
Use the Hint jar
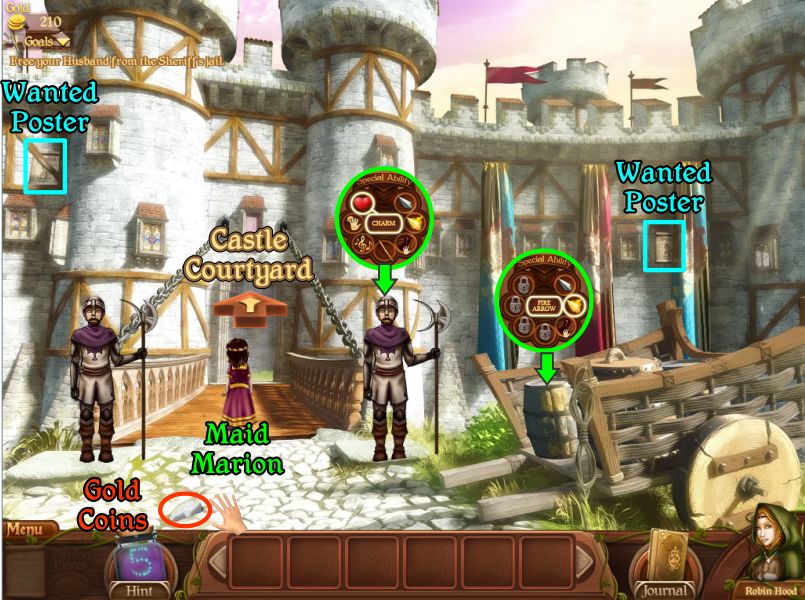click(x=139, y=564)
